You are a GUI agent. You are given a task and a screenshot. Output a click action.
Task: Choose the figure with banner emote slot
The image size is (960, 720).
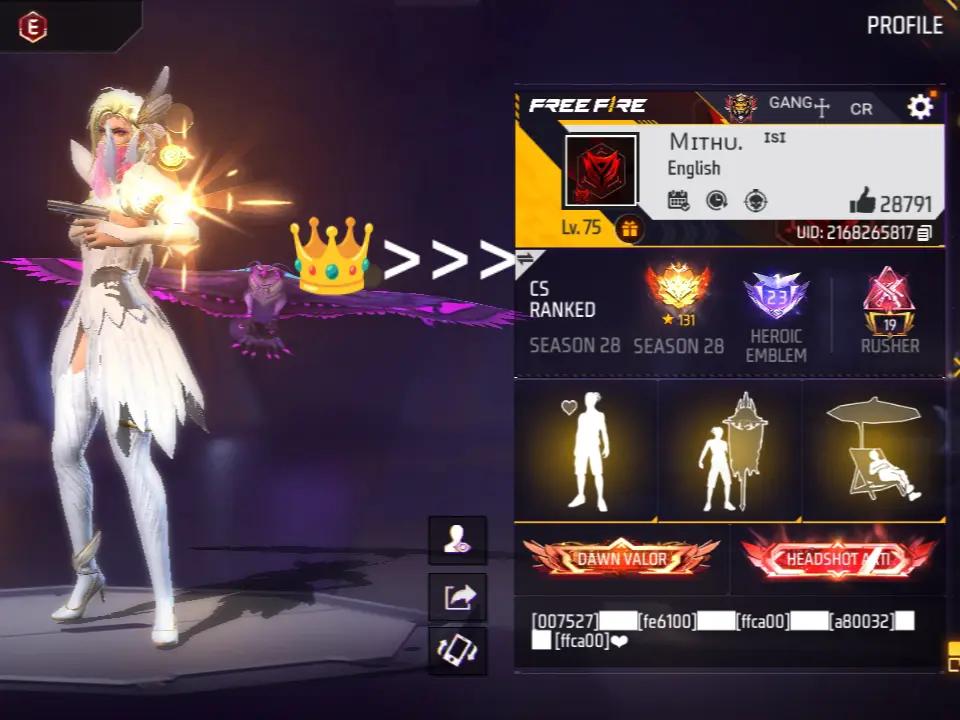[x=730, y=450]
